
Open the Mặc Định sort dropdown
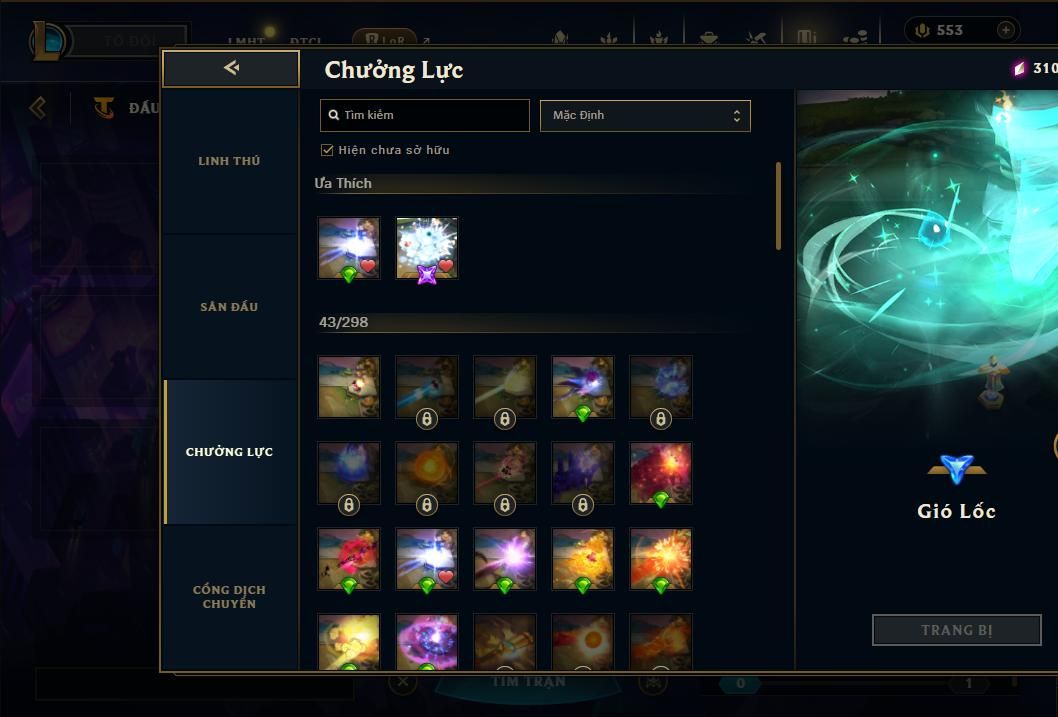tap(645, 116)
